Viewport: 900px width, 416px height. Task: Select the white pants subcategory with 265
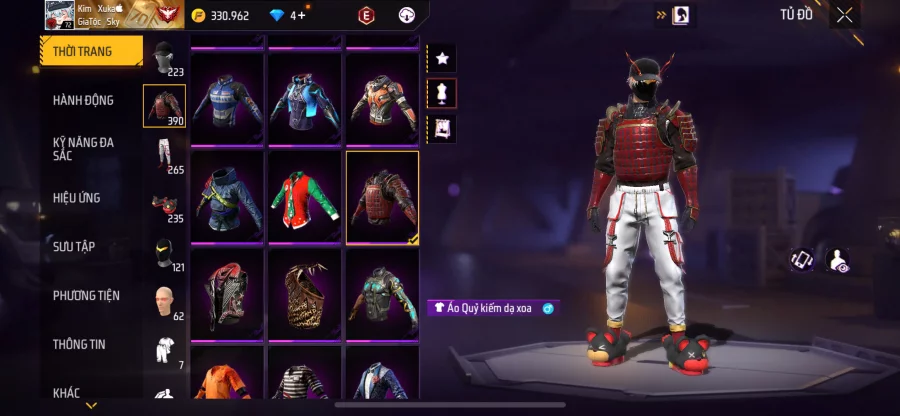[x=164, y=156]
